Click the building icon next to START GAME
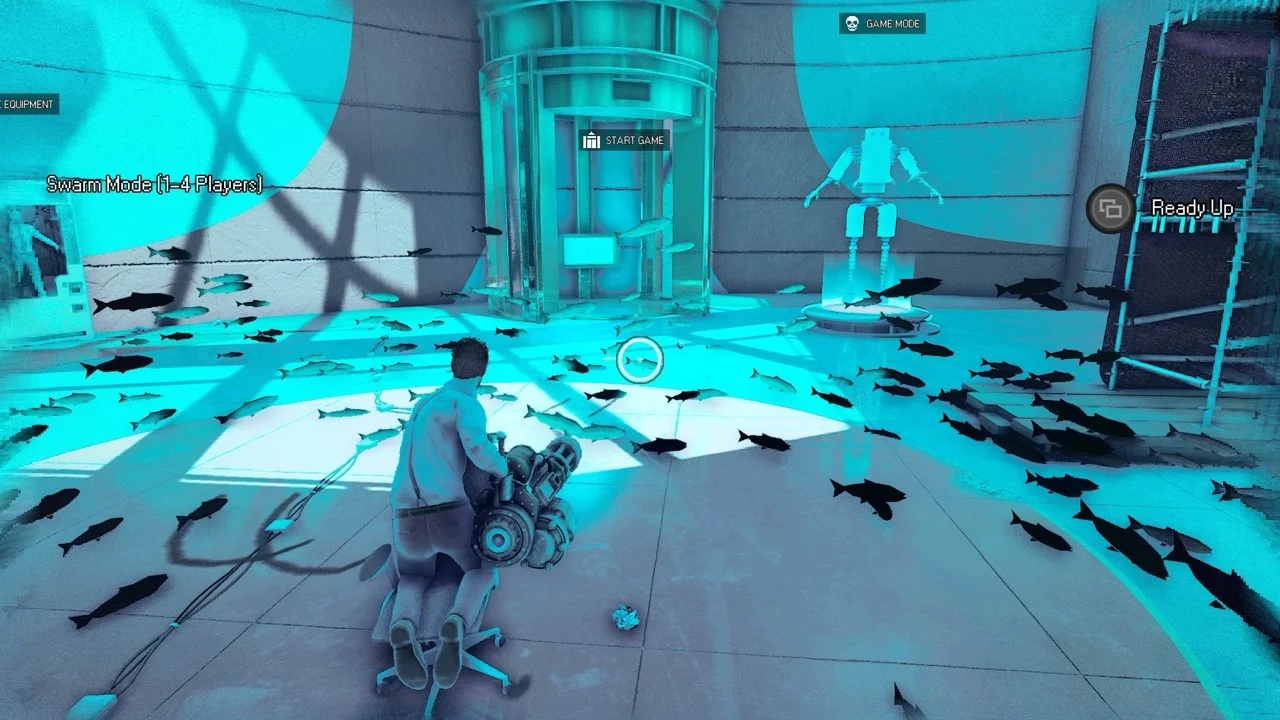Image resolution: width=1280 pixels, height=720 pixels. point(589,141)
